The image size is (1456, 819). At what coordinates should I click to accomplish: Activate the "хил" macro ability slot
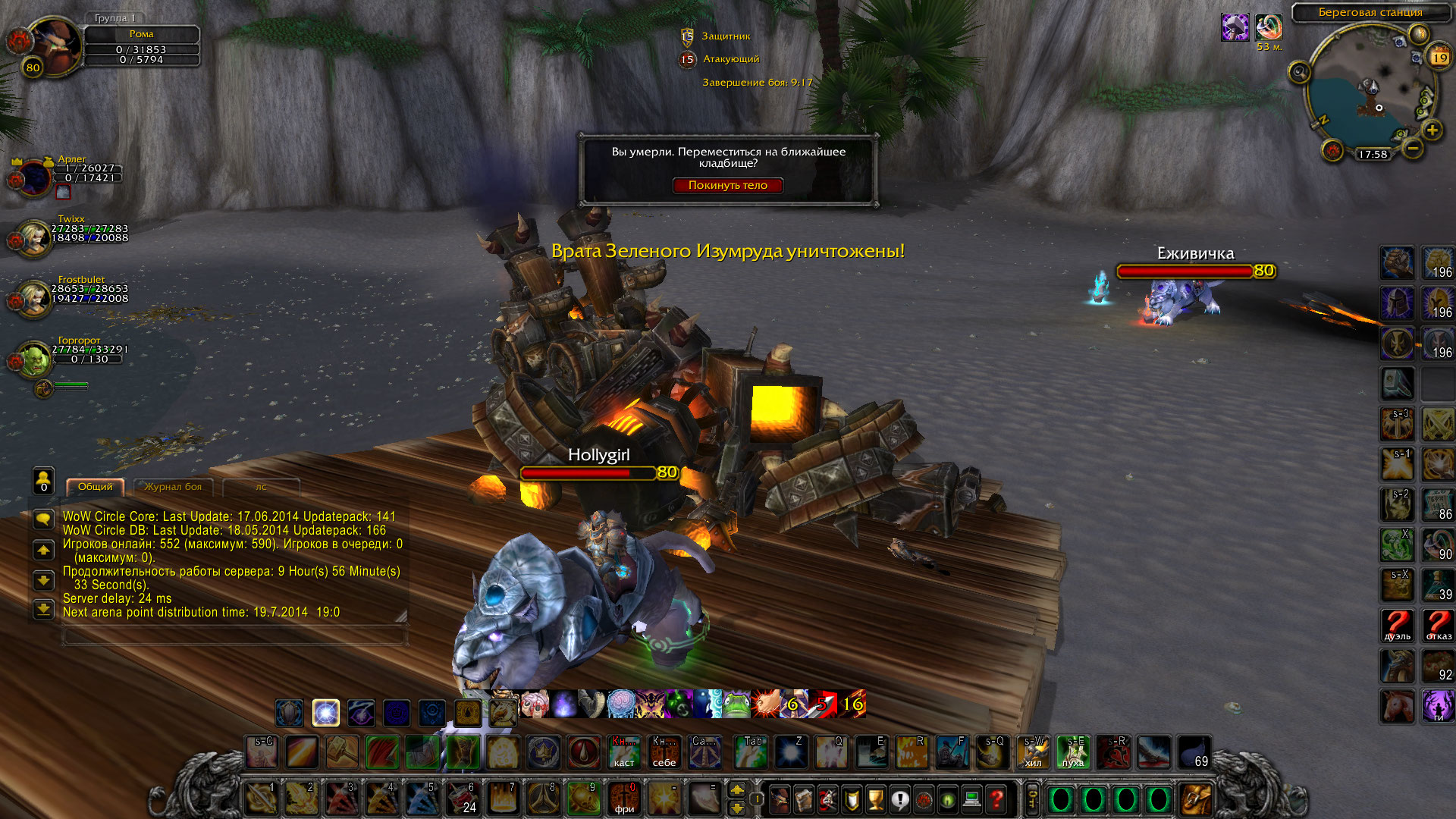click(x=1033, y=752)
